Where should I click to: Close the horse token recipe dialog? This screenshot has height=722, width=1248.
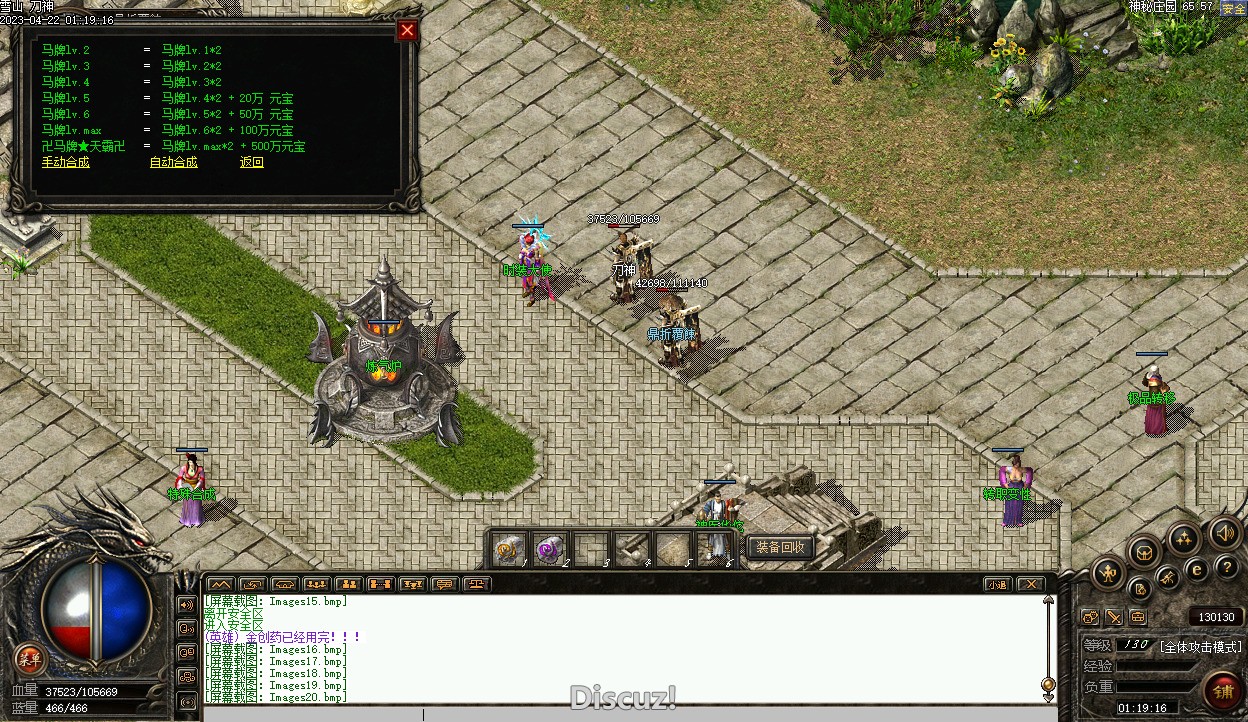click(x=407, y=30)
